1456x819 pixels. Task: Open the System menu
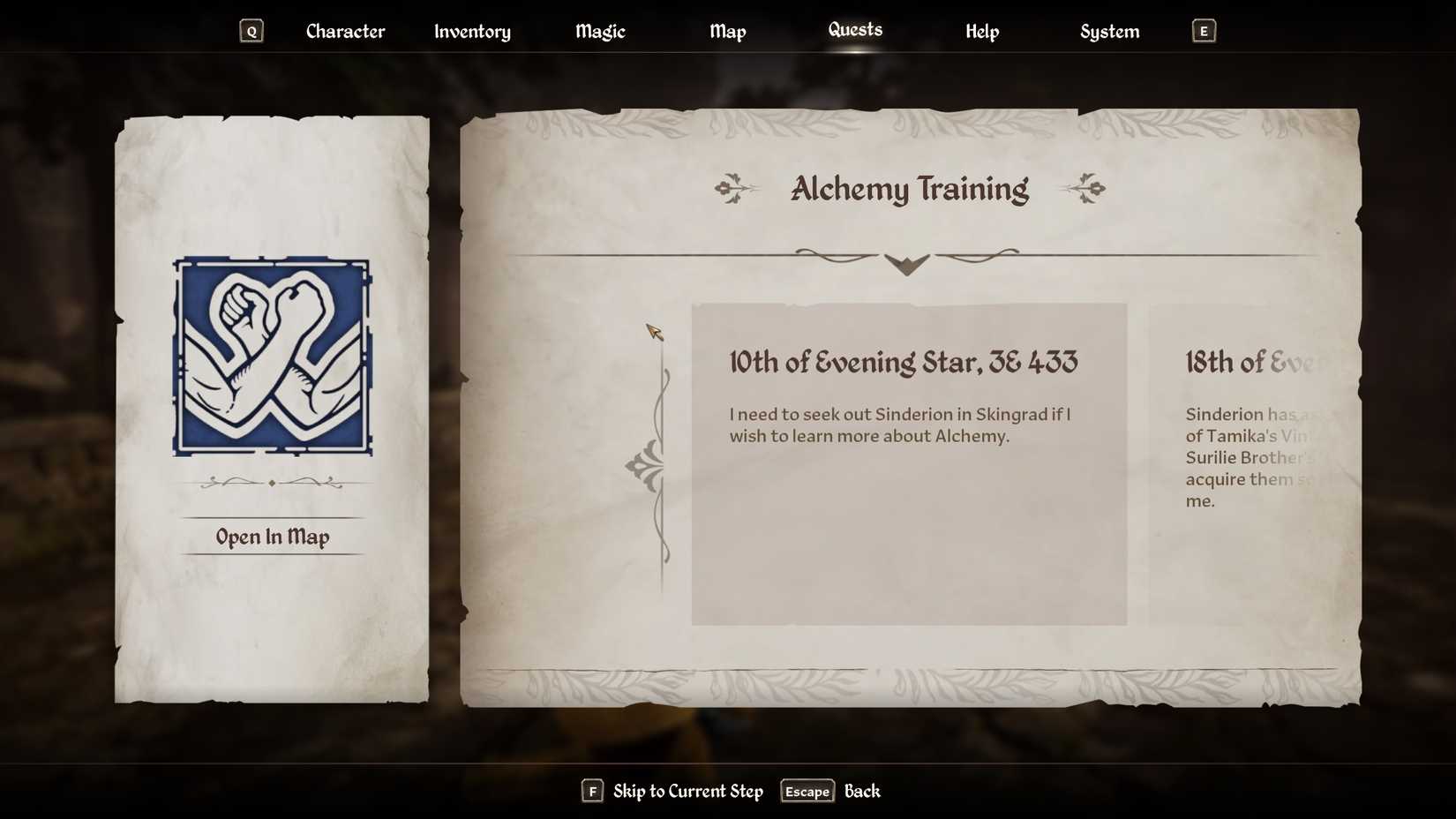click(x=1109, y=31)
